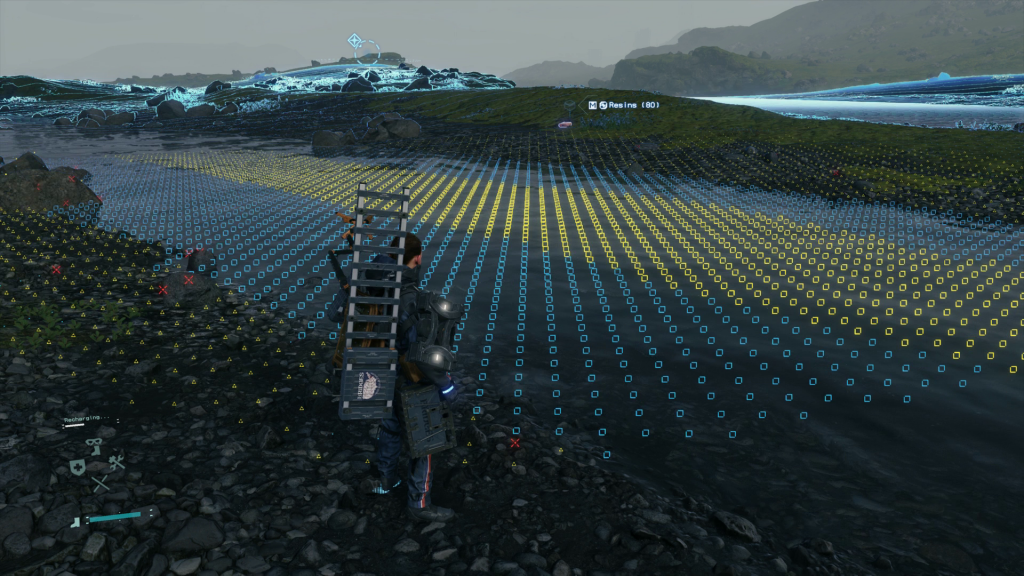The width and height of the screenshot is (1024, 576).
Task: Open the shield with cross icon
Action: 77,466
